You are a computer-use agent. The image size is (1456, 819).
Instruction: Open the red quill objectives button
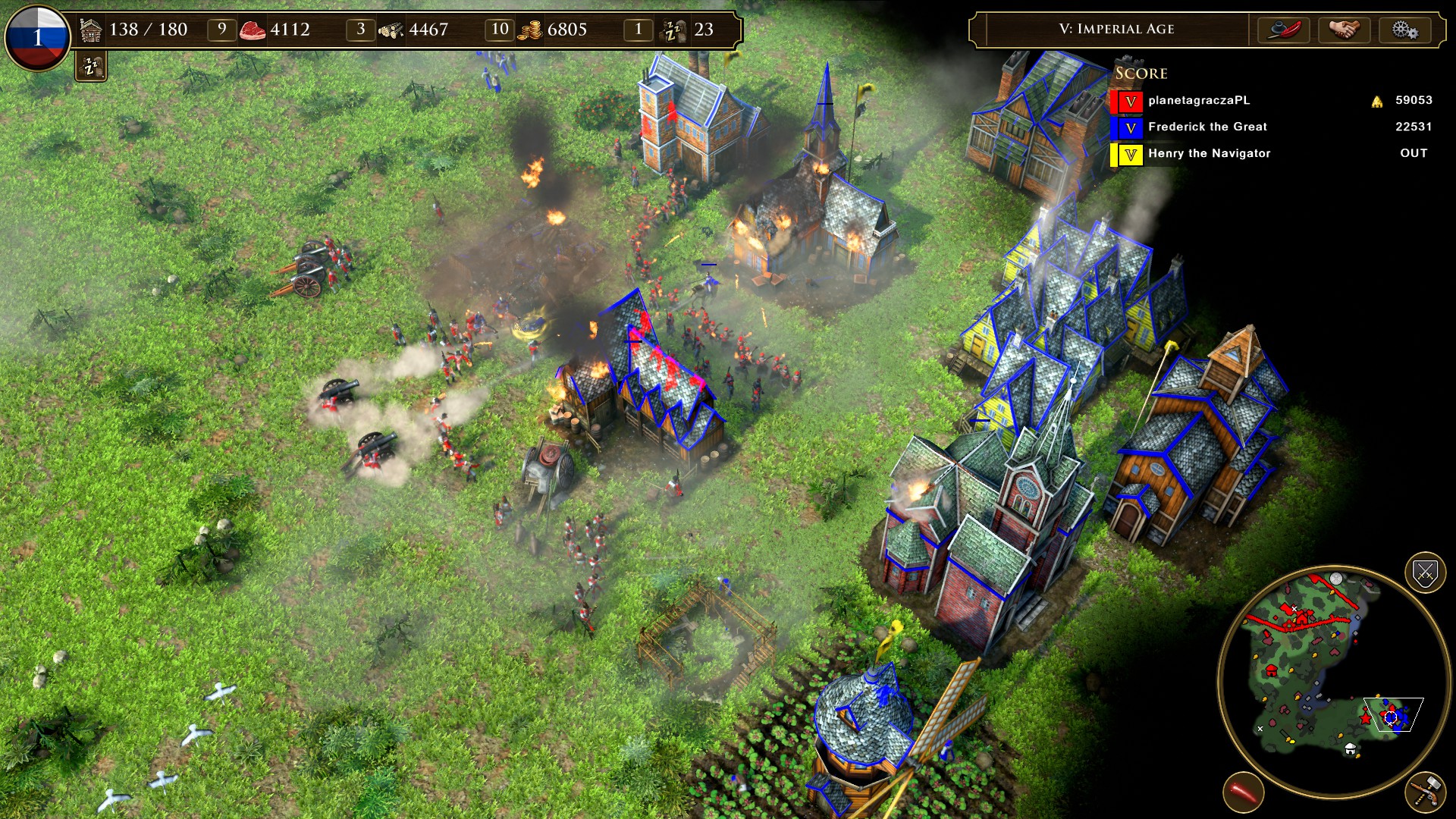click(1284, 30)
